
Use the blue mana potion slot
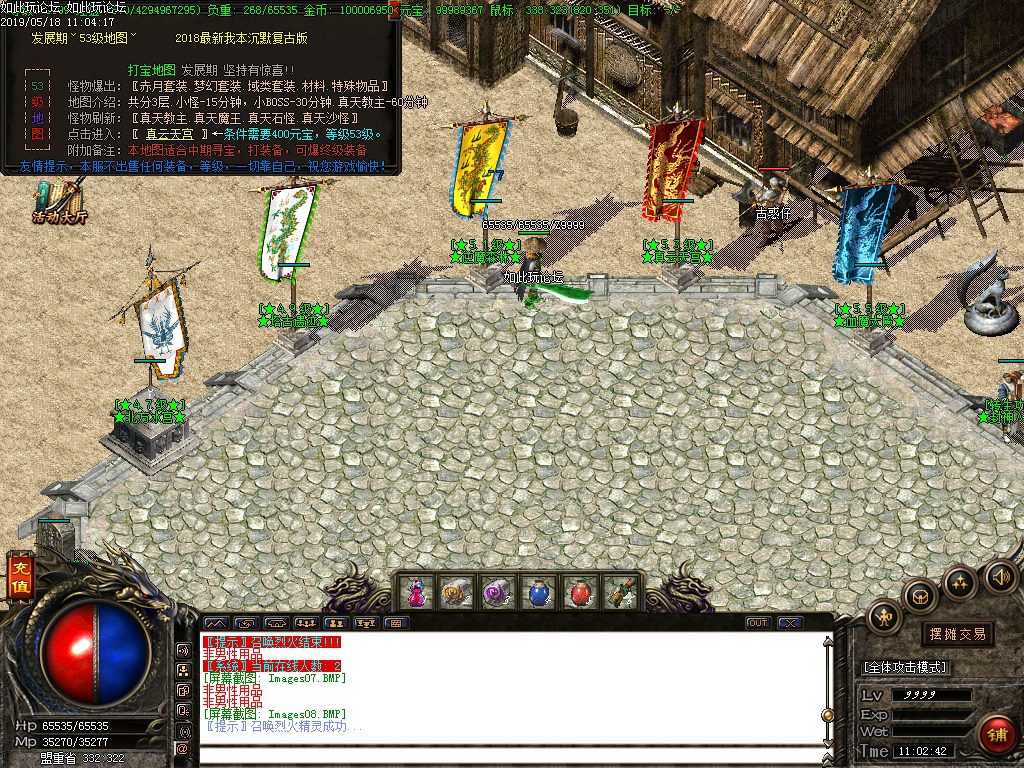tap(538, 592)
